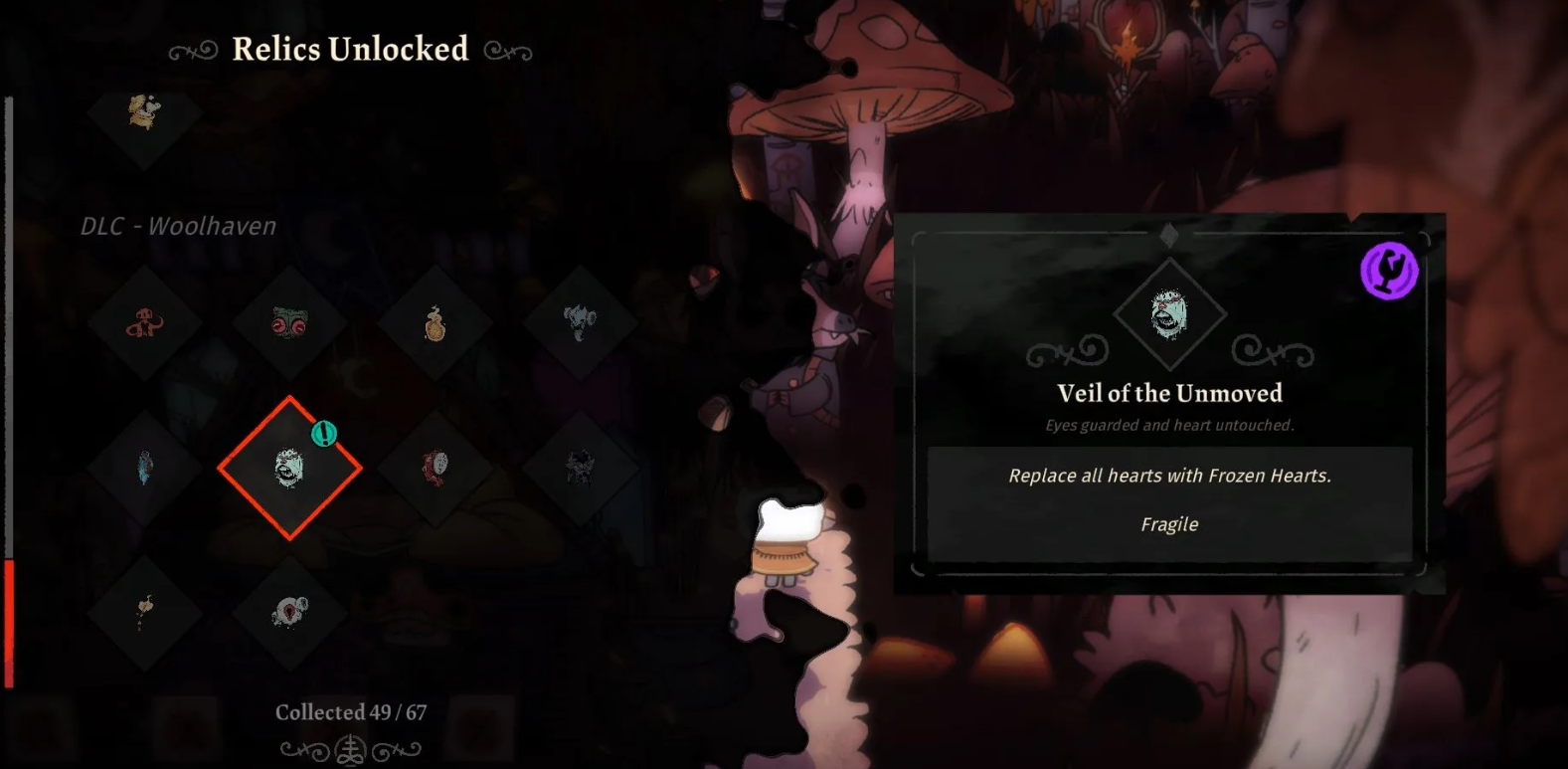
Task: Select the small tan sprout relic
Action: click(x=145, y=612)
